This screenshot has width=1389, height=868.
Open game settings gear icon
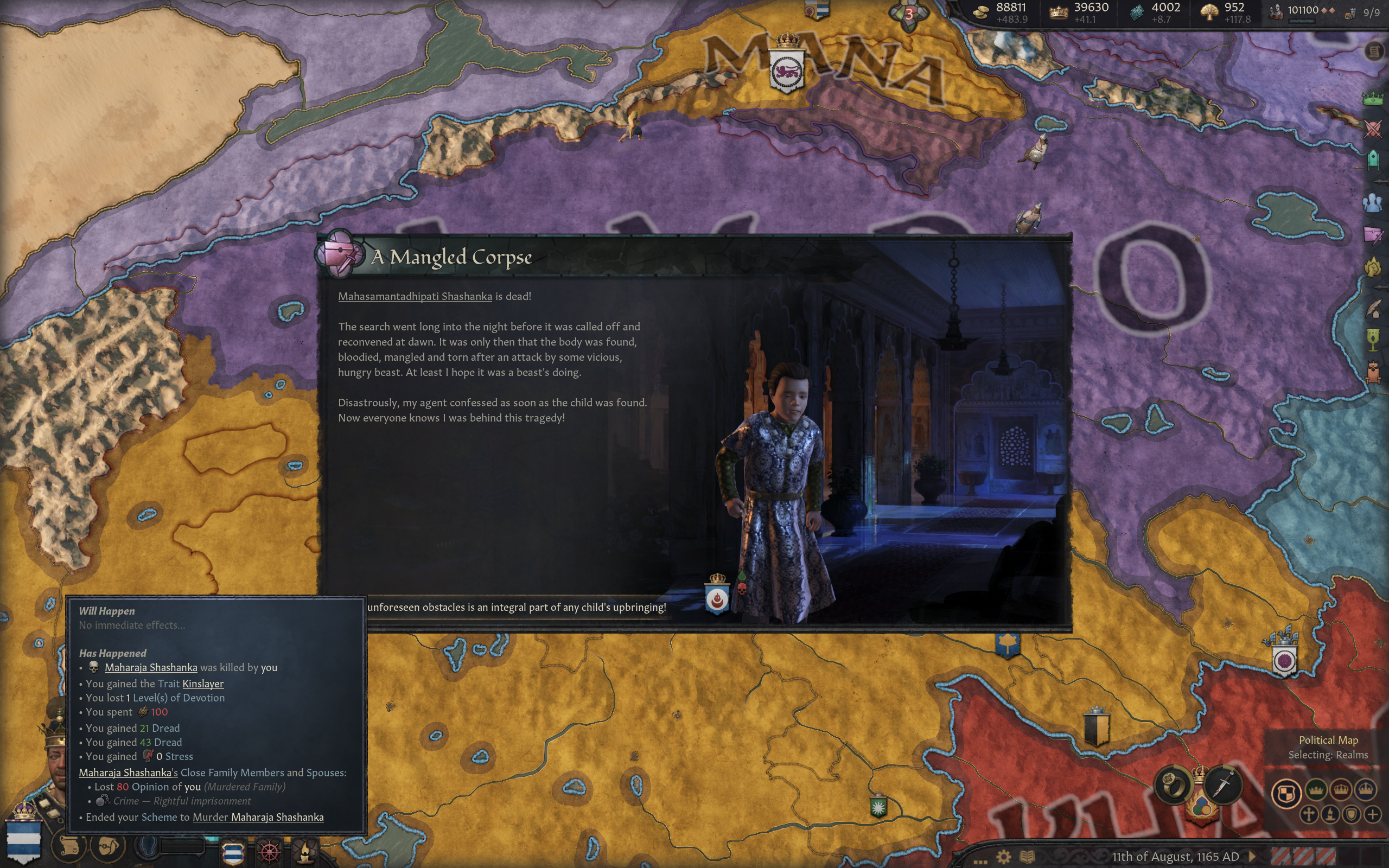(x=1003, y=857)
